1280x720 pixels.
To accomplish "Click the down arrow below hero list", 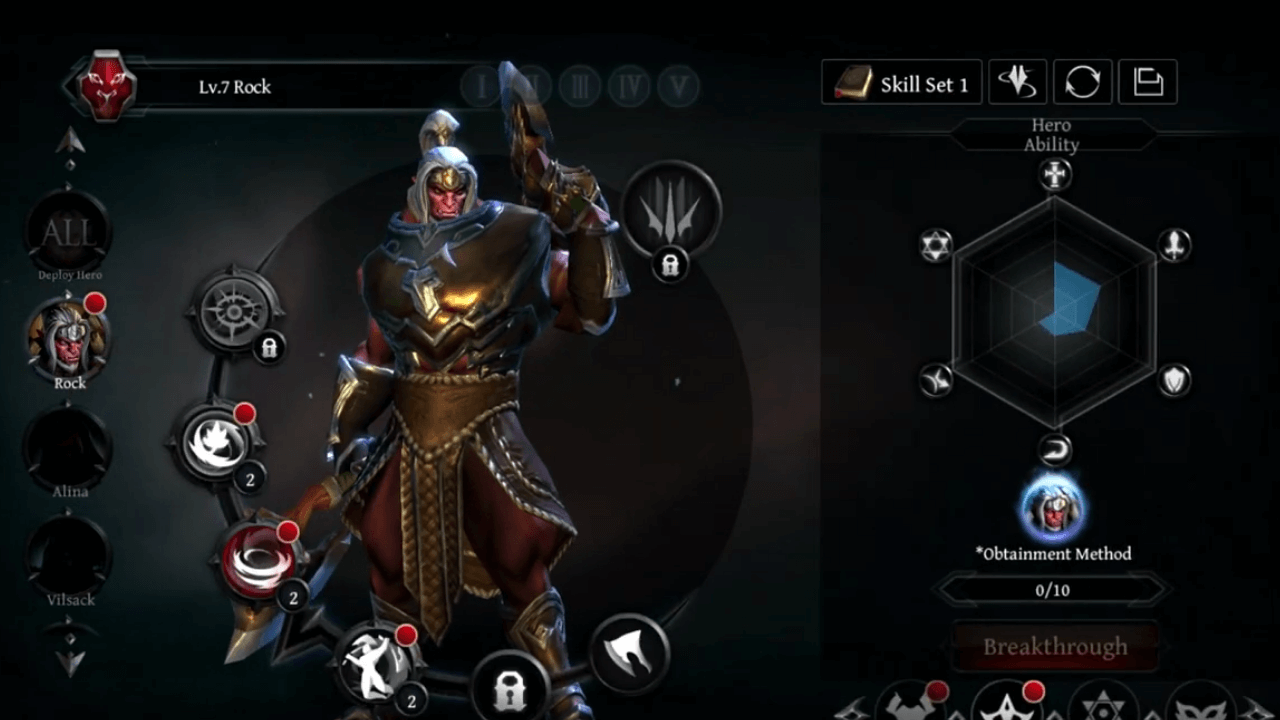I will (69, 661).
